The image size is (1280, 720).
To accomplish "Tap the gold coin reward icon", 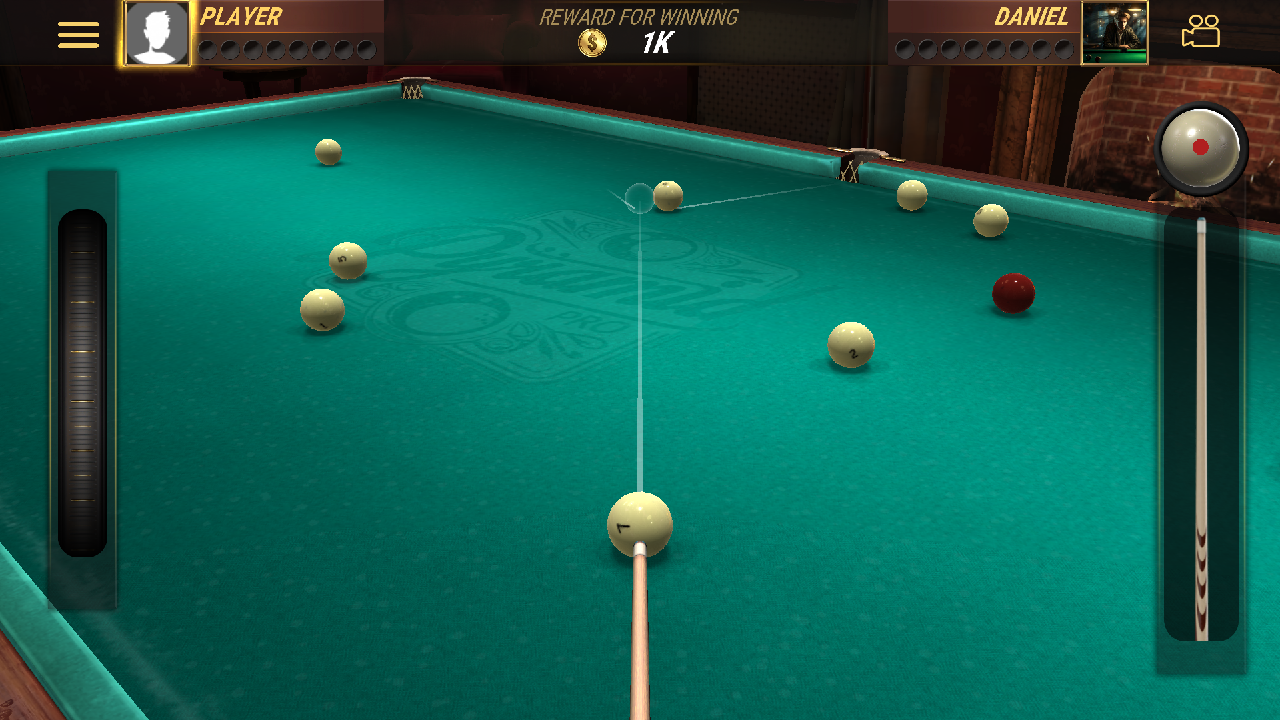I will (x=592, y=42).
